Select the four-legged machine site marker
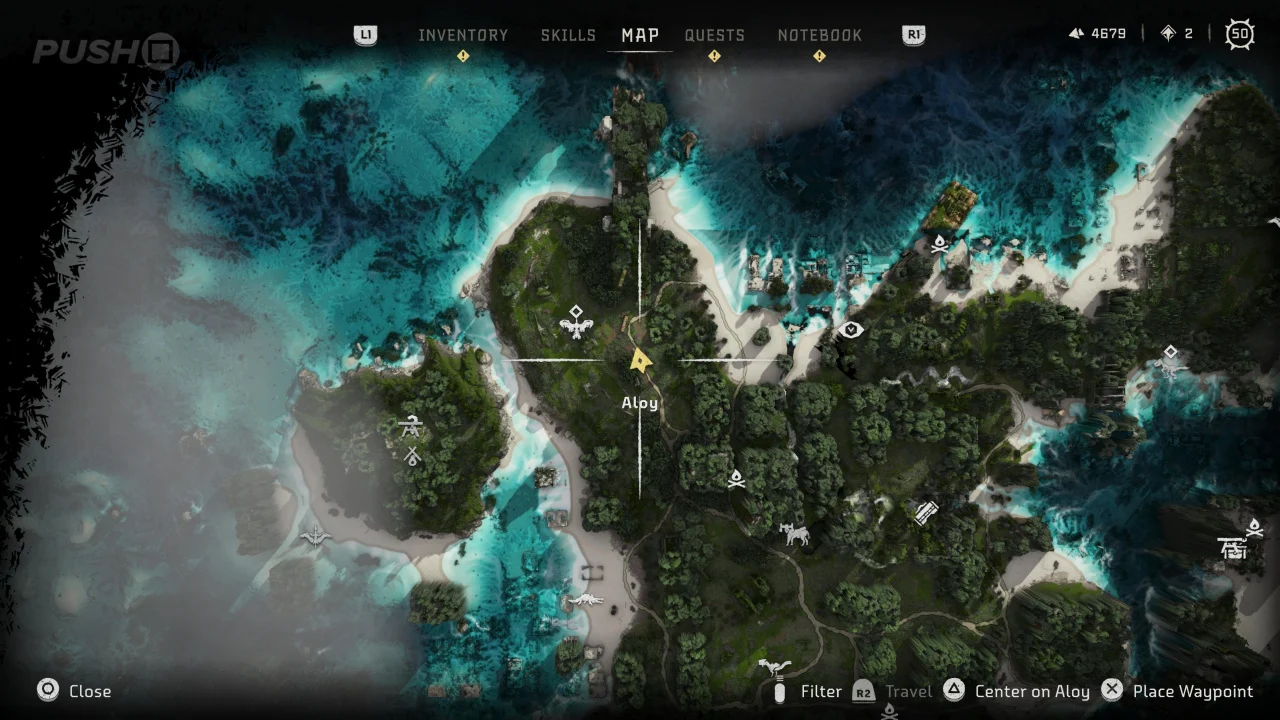The width and height of the screenshot is (1280, 720). 795,535
